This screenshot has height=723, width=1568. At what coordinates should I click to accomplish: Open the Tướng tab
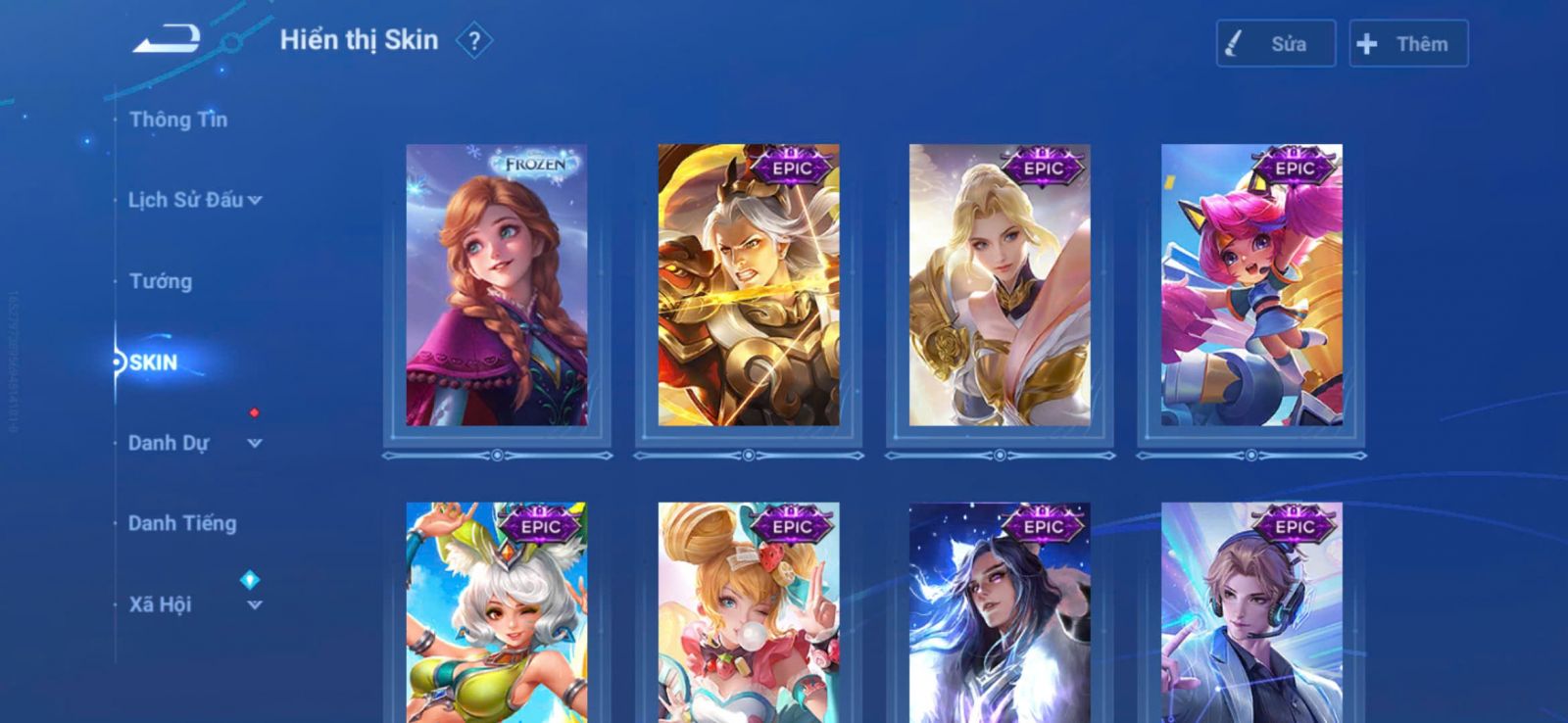coord(161,281)
